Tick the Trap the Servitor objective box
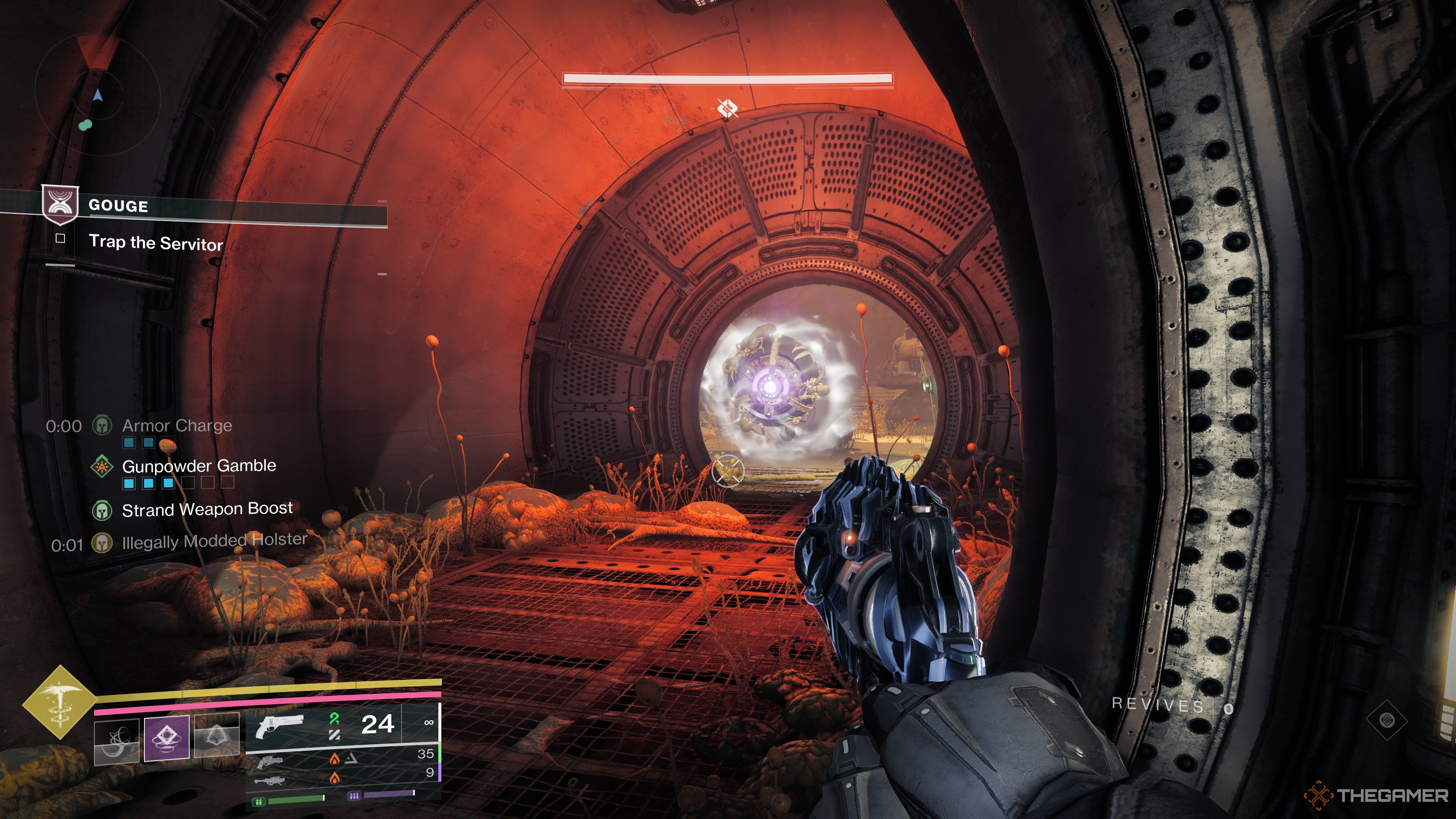This screenshot has width=1456, height=819. point(61,238)
